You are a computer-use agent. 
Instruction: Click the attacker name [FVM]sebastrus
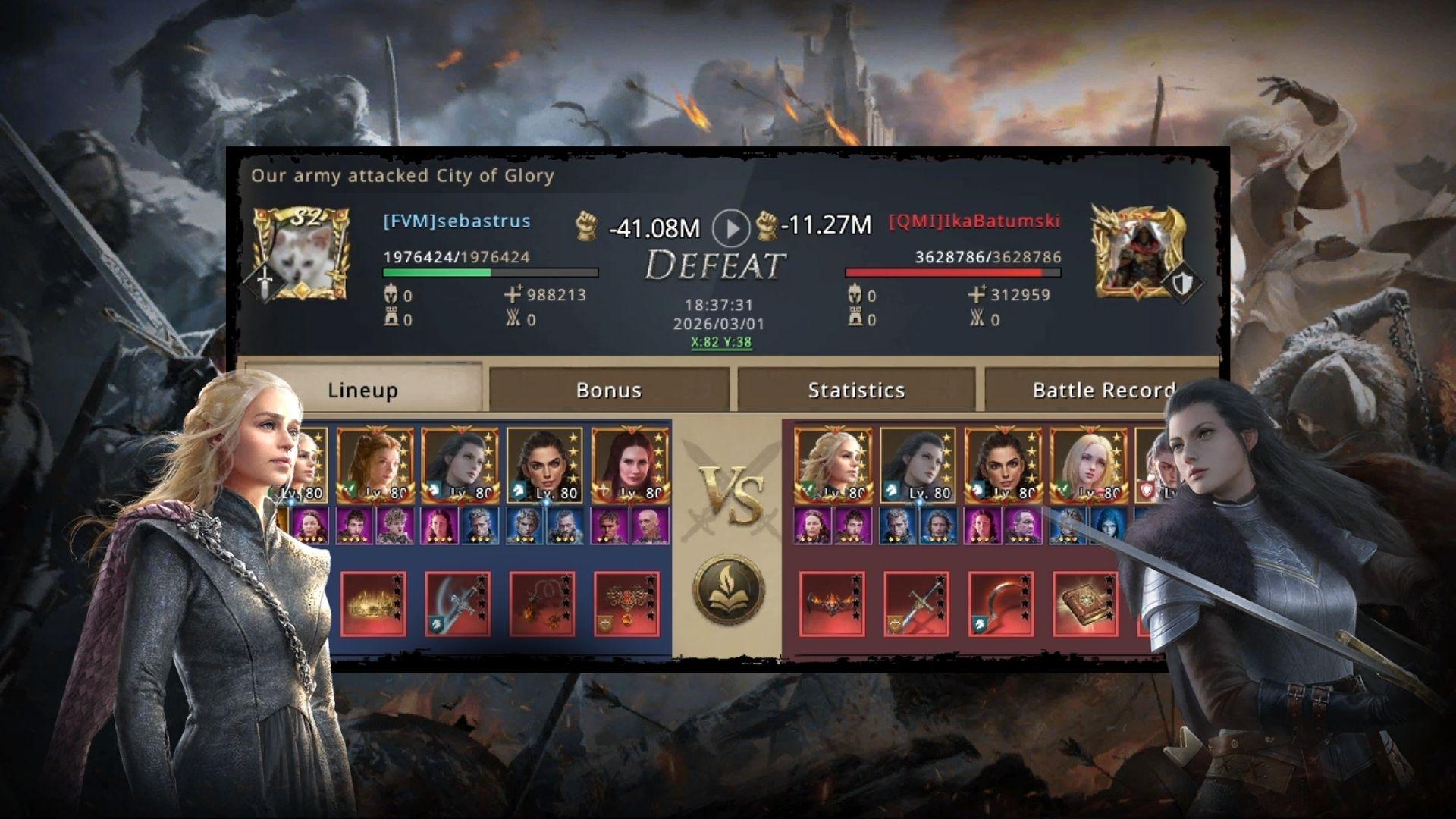[457, 221]
